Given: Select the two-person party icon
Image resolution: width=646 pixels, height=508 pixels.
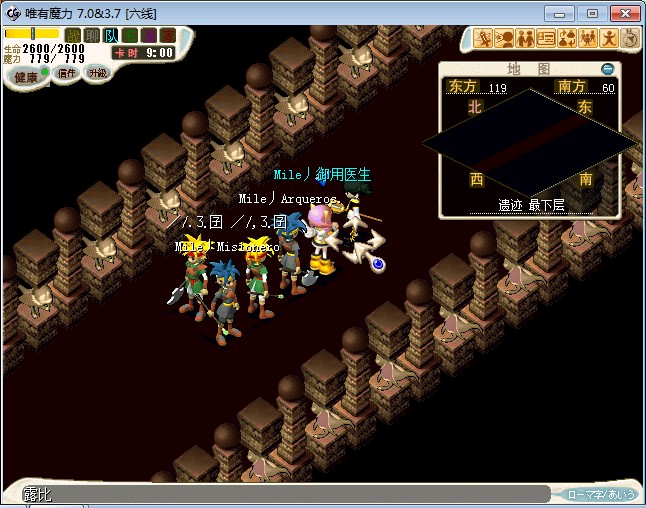Looking at the screenshot, I should pos(526,39).
